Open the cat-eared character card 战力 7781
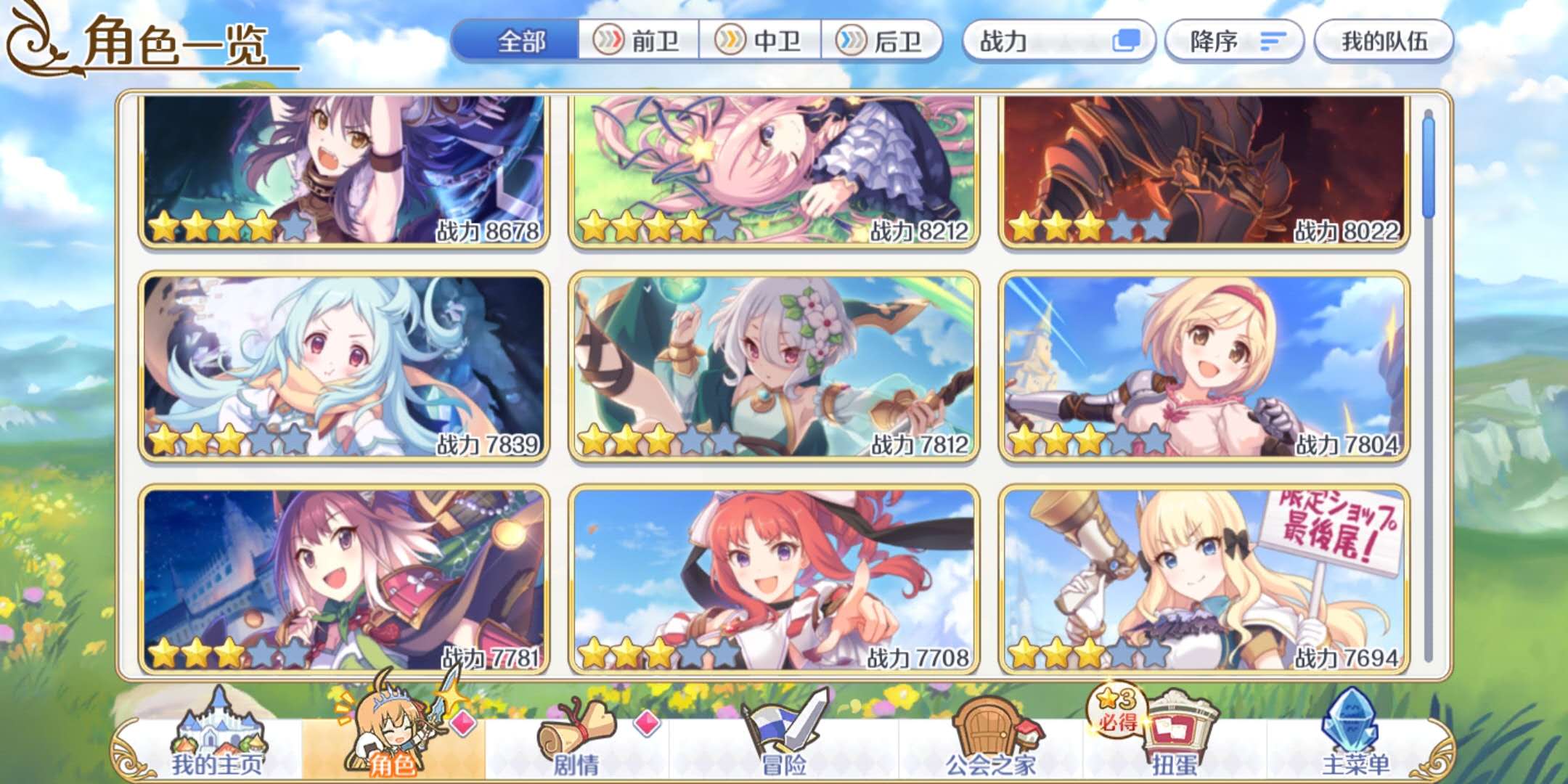 (344, 579)
